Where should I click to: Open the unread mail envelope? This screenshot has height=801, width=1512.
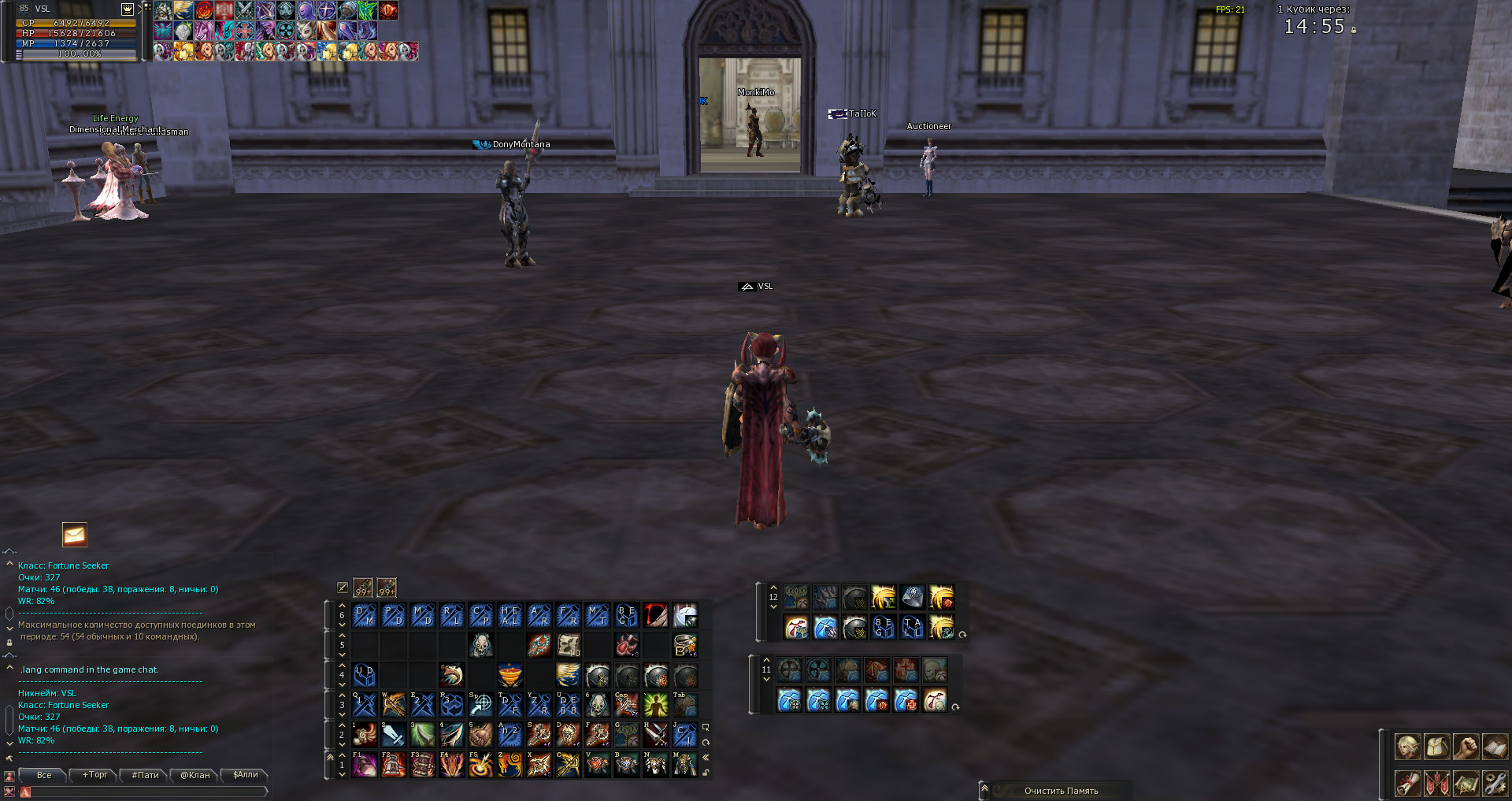75,536
